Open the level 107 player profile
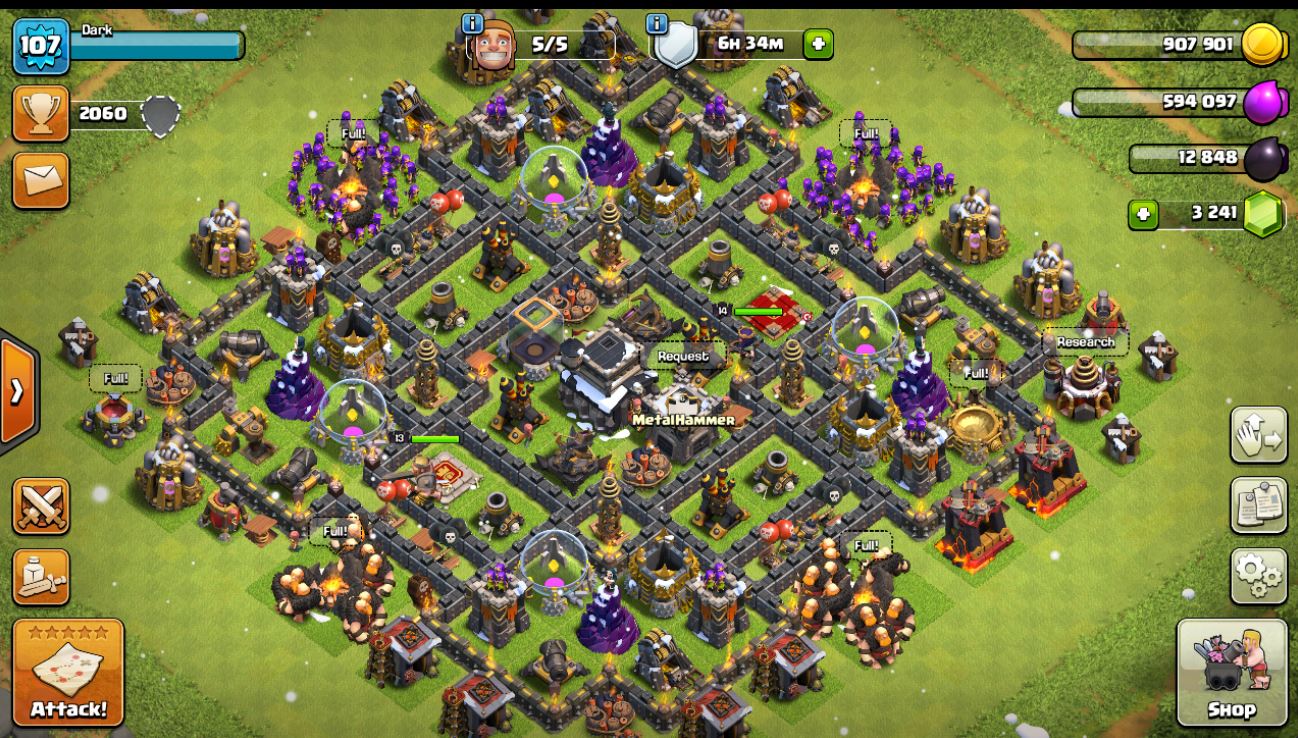1298x738 pixels. pyautogui.click(x=41, y=46)
